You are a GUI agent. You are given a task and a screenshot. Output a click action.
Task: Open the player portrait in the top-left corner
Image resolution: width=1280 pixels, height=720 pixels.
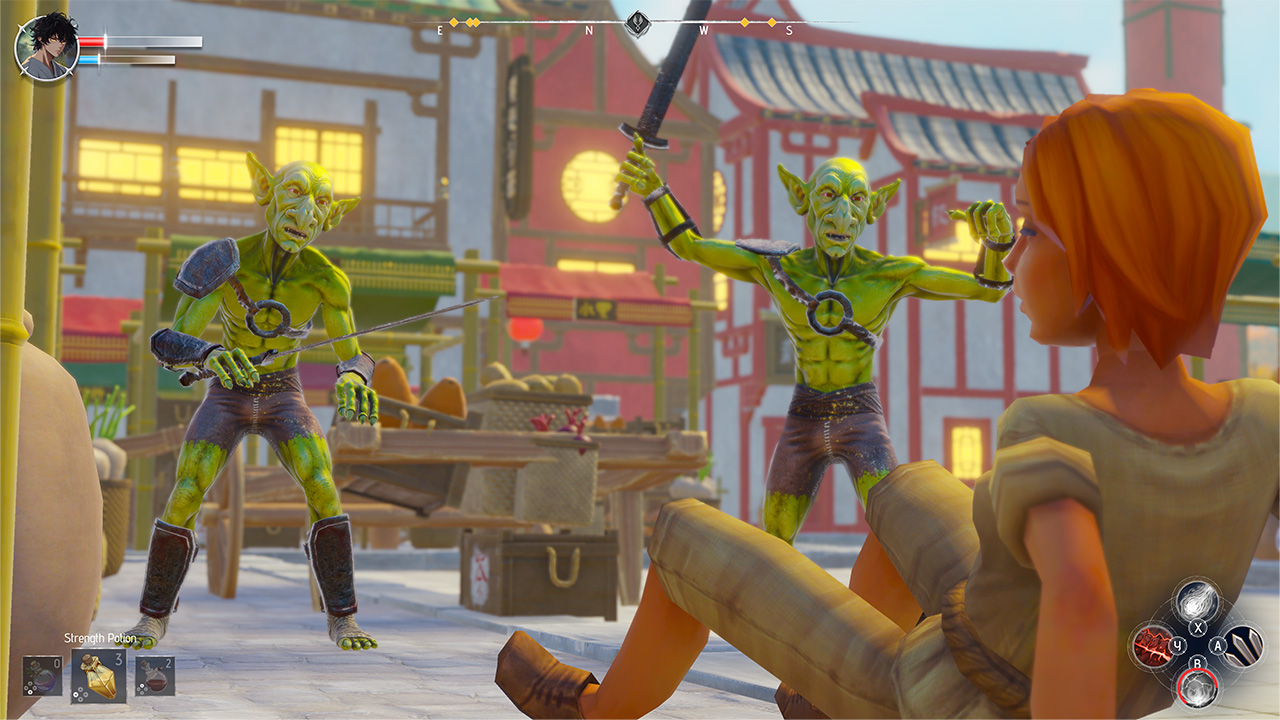[x=45, y=45]
